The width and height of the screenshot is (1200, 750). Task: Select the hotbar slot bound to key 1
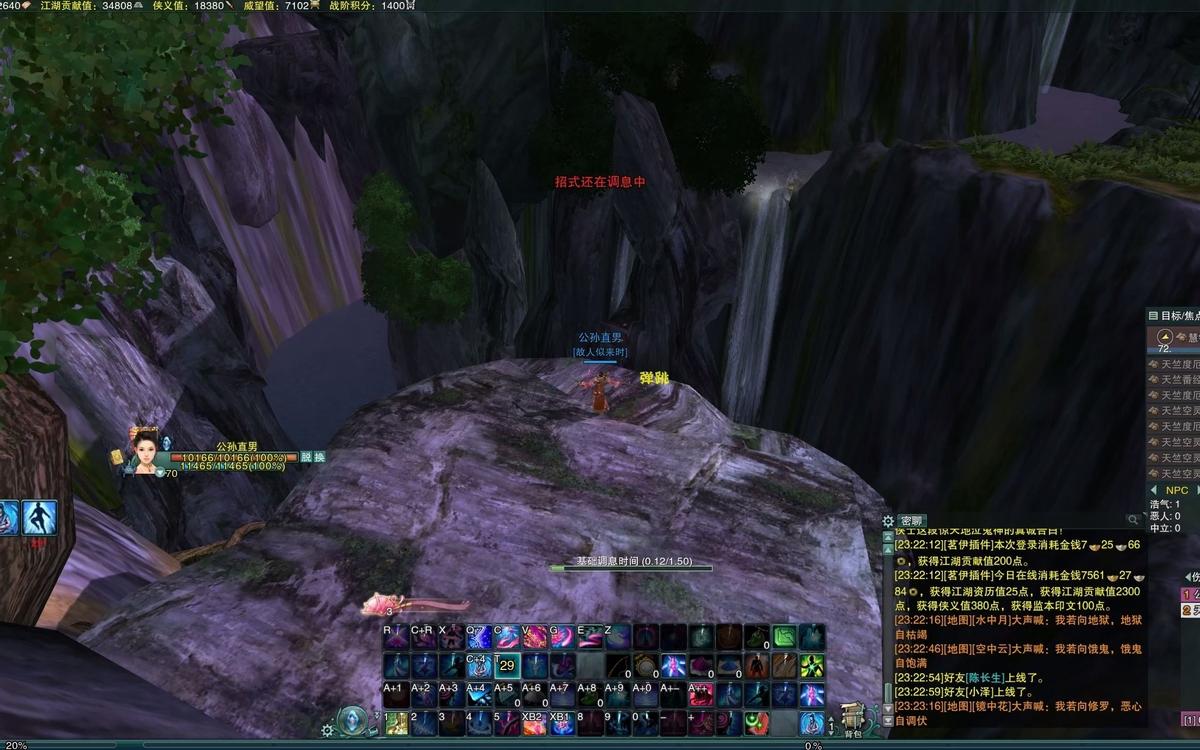(x=396, y=723)
